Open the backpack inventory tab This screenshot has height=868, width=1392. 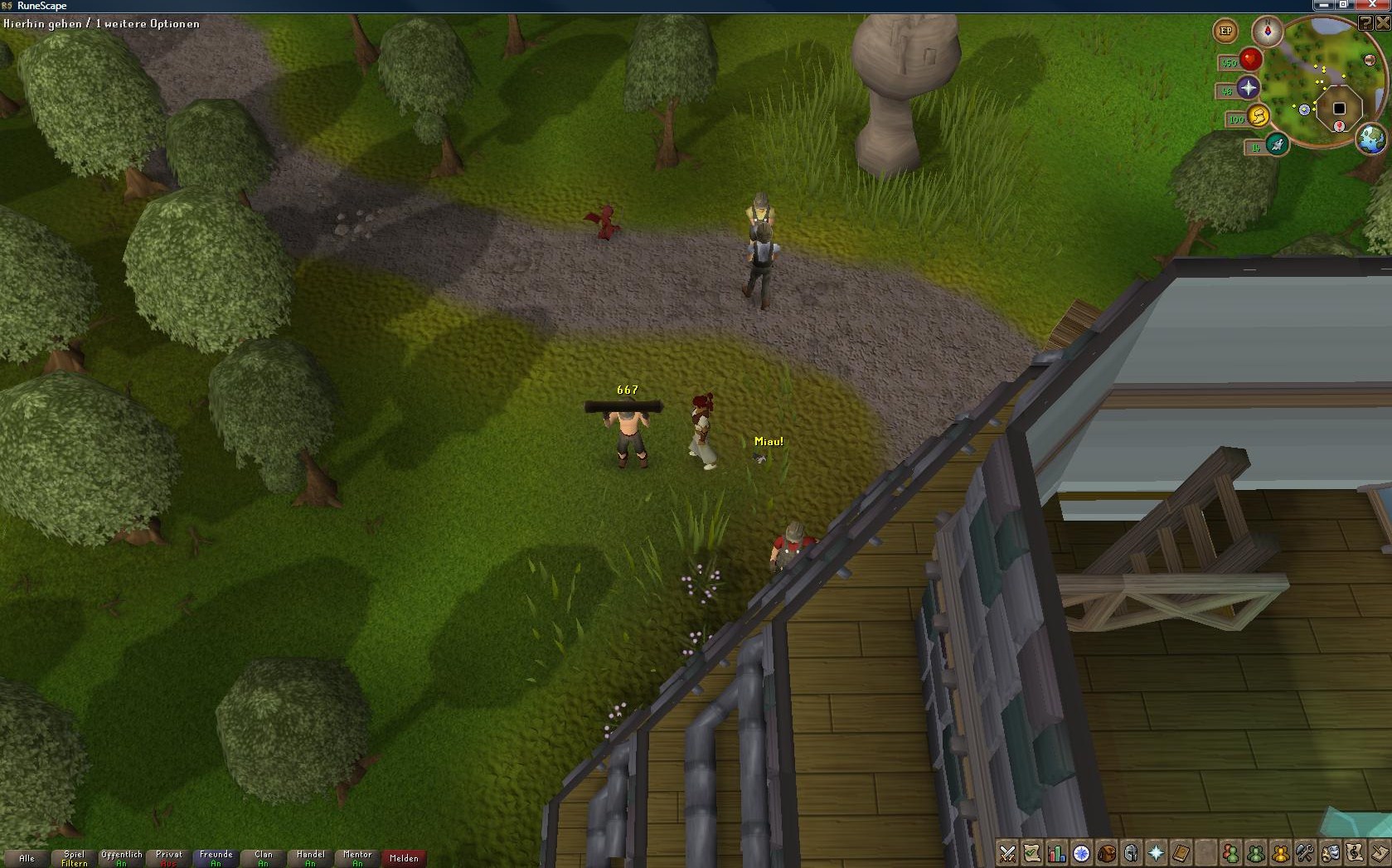coord(1106,853)
